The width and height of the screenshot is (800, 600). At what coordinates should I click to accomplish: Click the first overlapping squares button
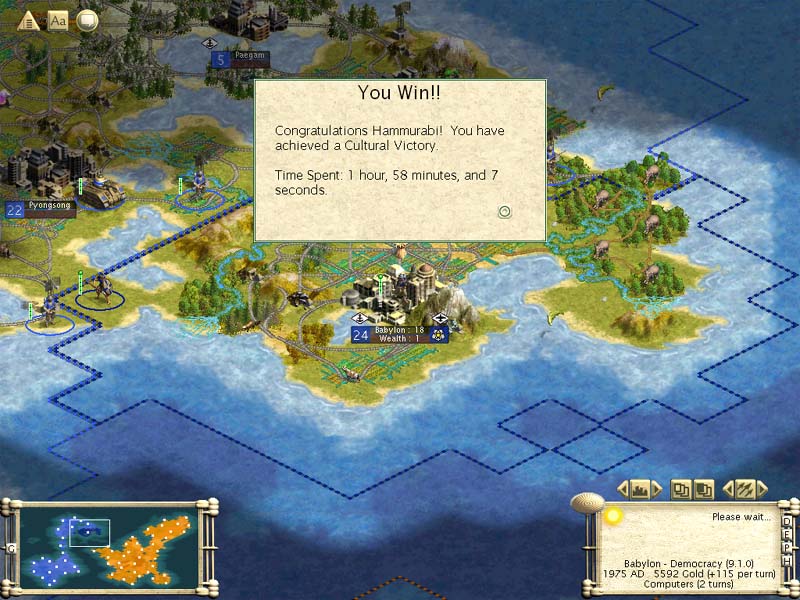tap(681, 489)
